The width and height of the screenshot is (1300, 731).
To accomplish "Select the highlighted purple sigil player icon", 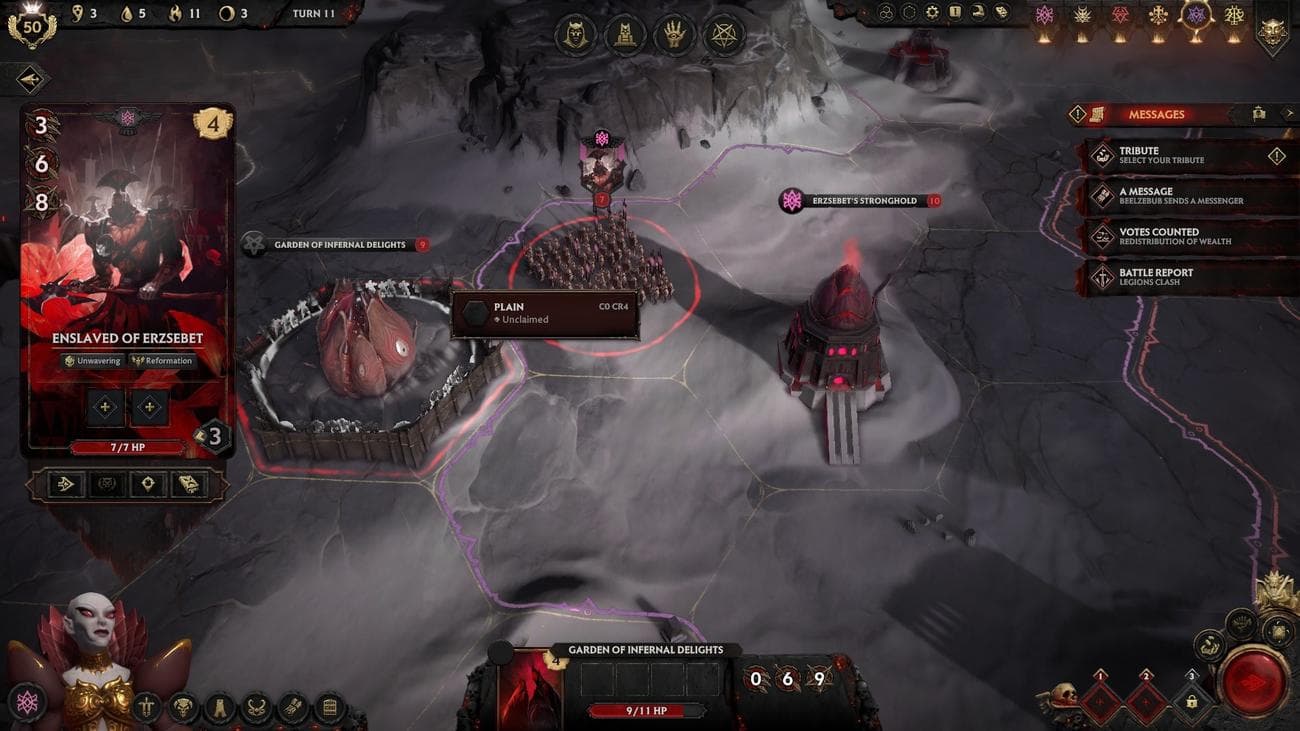I will pos(1196,16).
